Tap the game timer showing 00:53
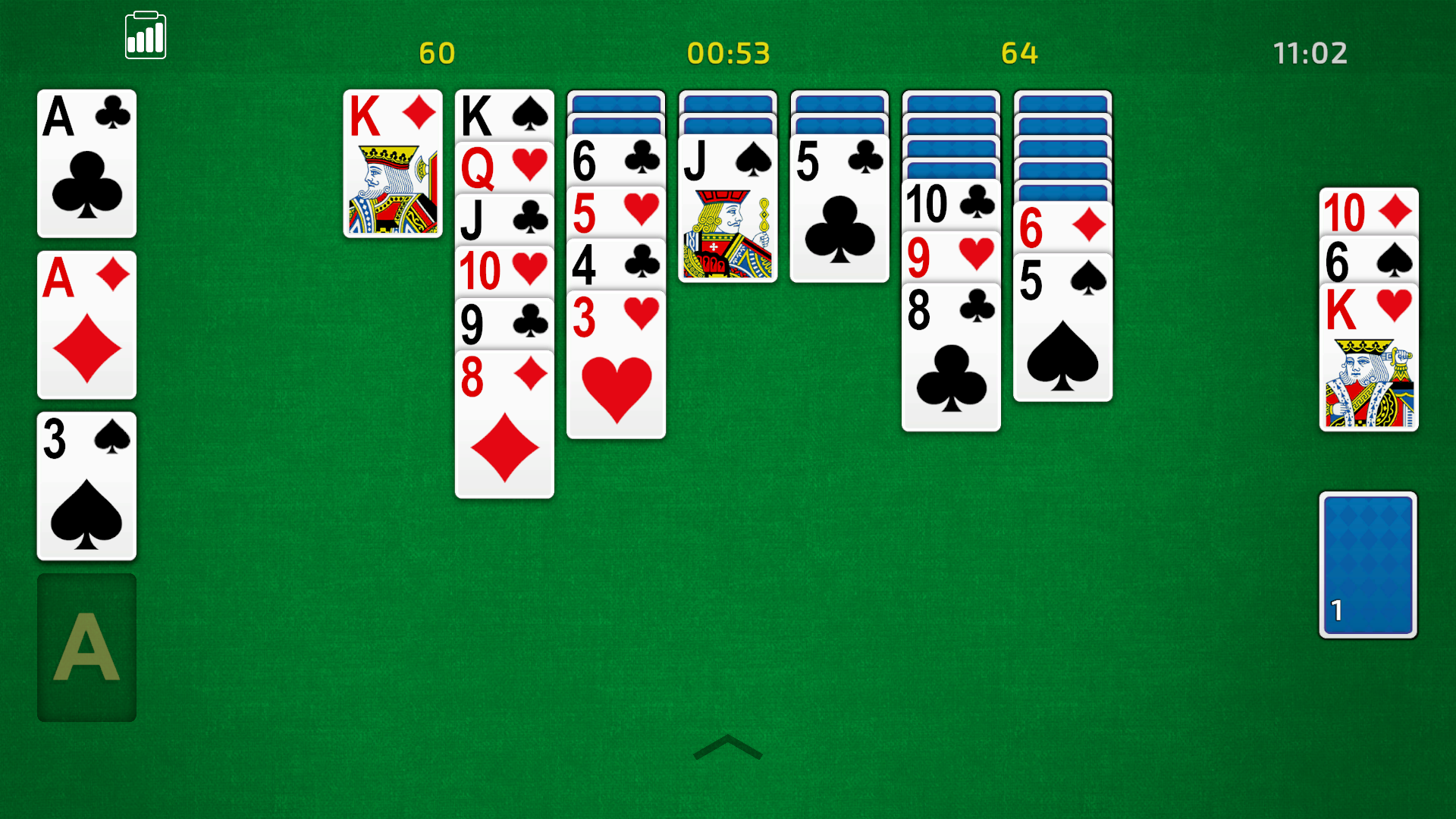 pyautogui.click(x=727, y=53)
